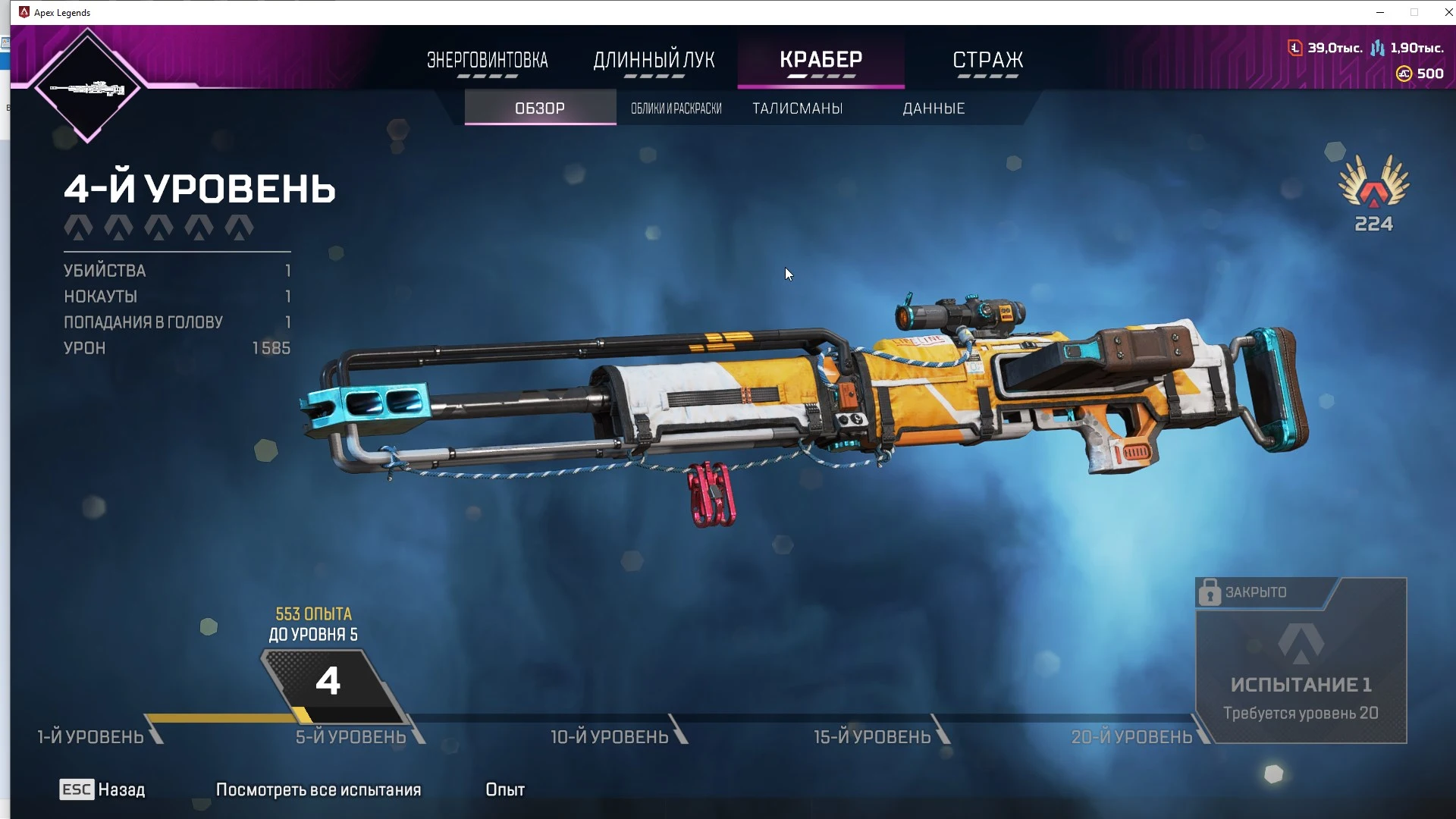Select the Длинный лук weapon tab
1456x819 pixels.
point(654,61)
